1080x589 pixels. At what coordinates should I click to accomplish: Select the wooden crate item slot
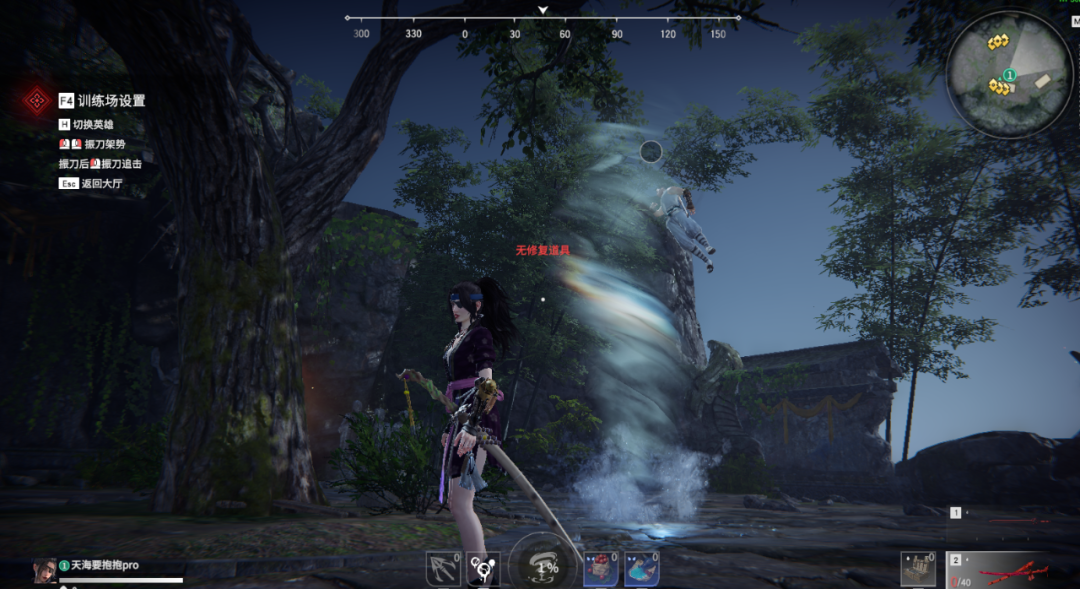point(918,569)
